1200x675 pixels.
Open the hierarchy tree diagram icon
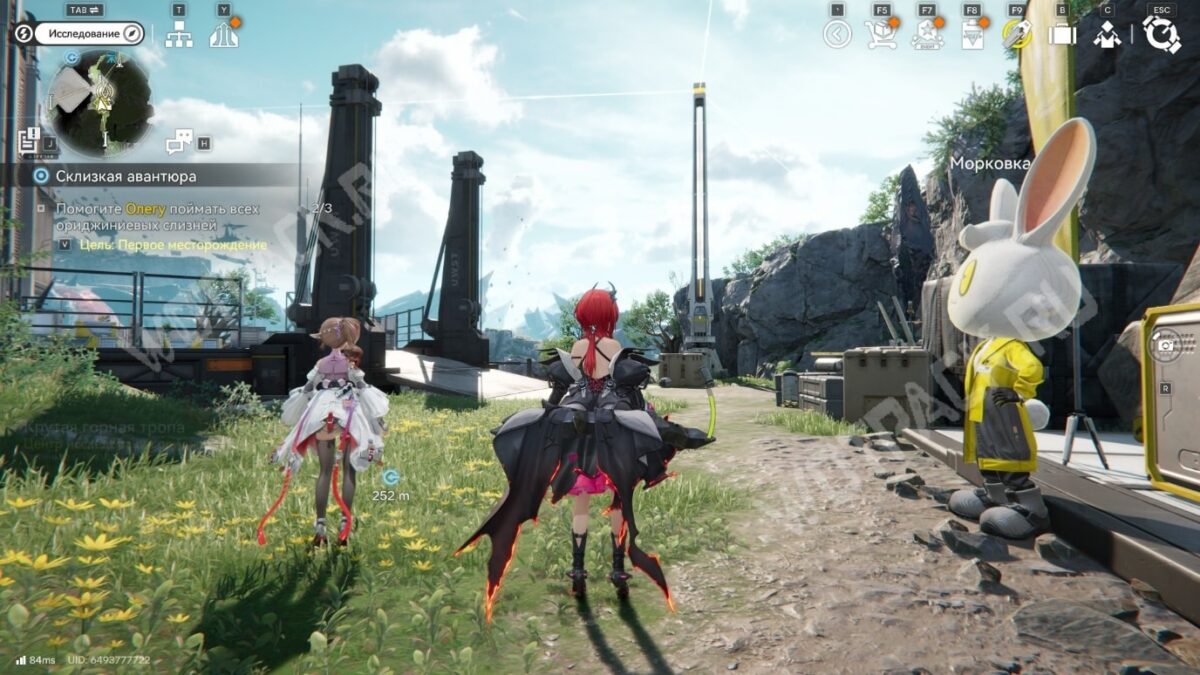pos(179,35)
